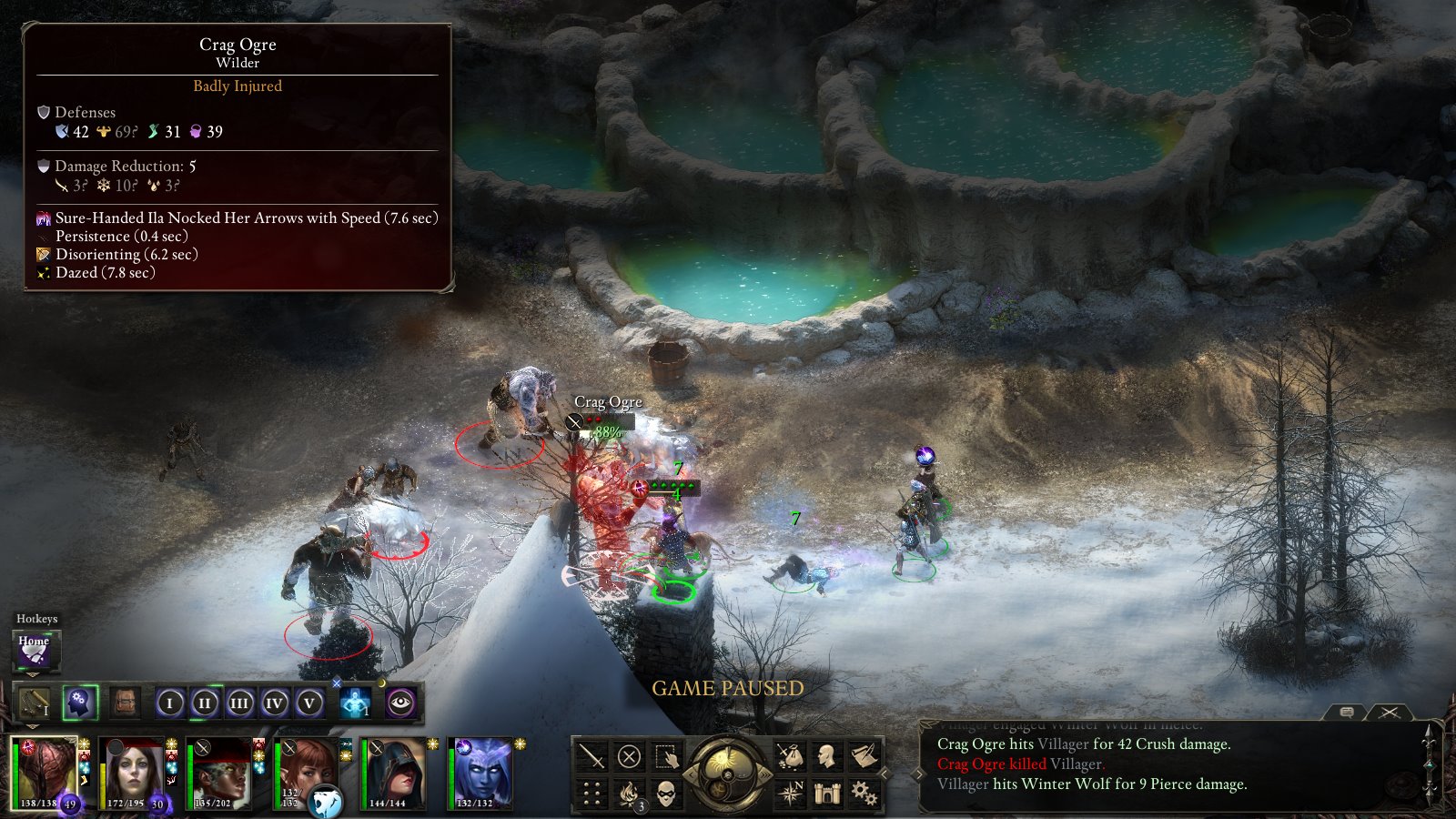The image size is (1456, 819).
Task: Click the sword attack command button
Action: [591, 756]
